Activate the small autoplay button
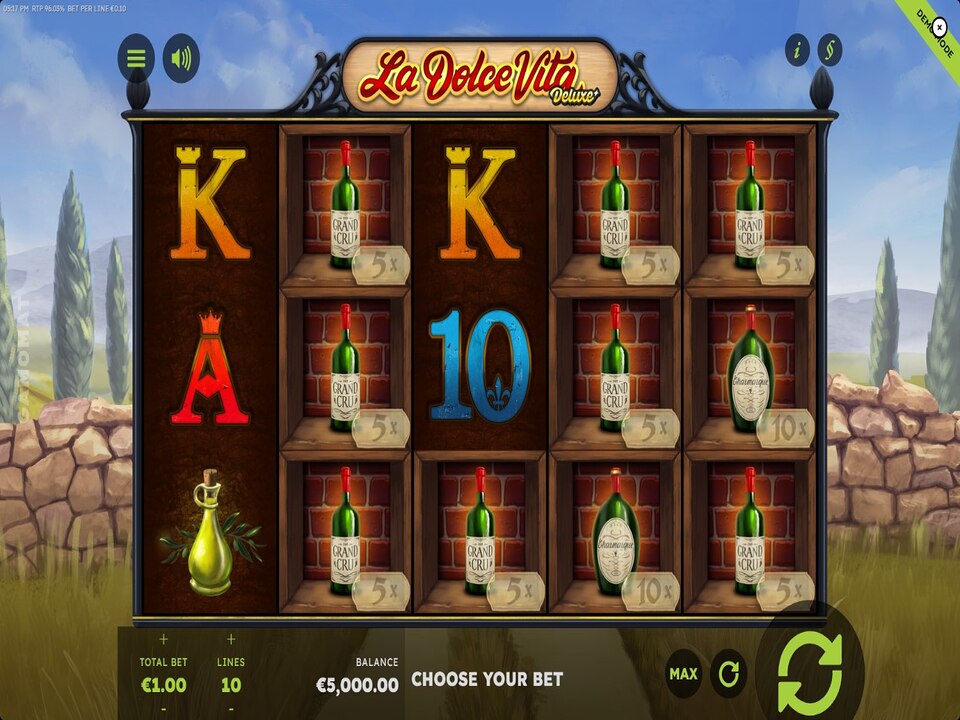 coord(728,674)
